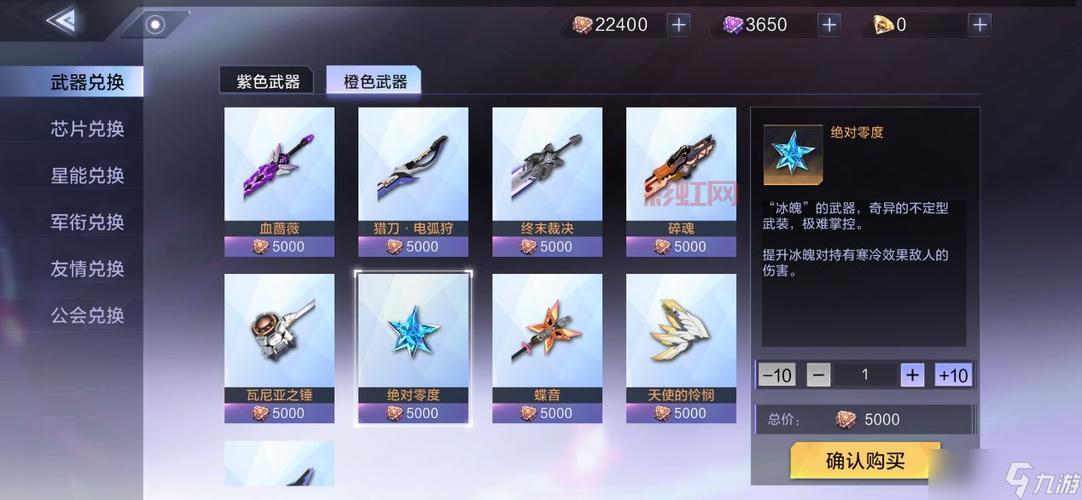This screenshot has height=500, width=1082.
Task: Select the 橙色武器 orange weapons tab
Action: [x=375, y=81]
